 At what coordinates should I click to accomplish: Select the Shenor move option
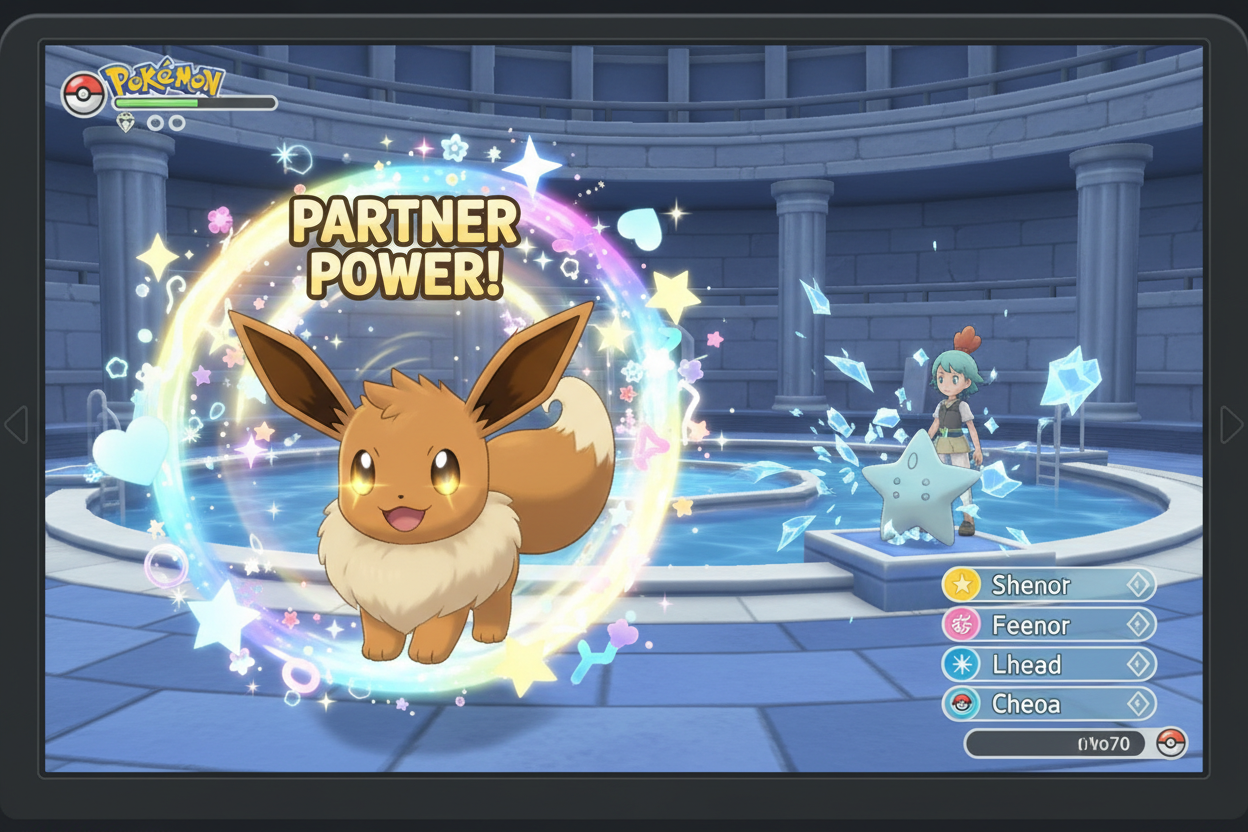pyautogui.click(x=1048, y=585)
